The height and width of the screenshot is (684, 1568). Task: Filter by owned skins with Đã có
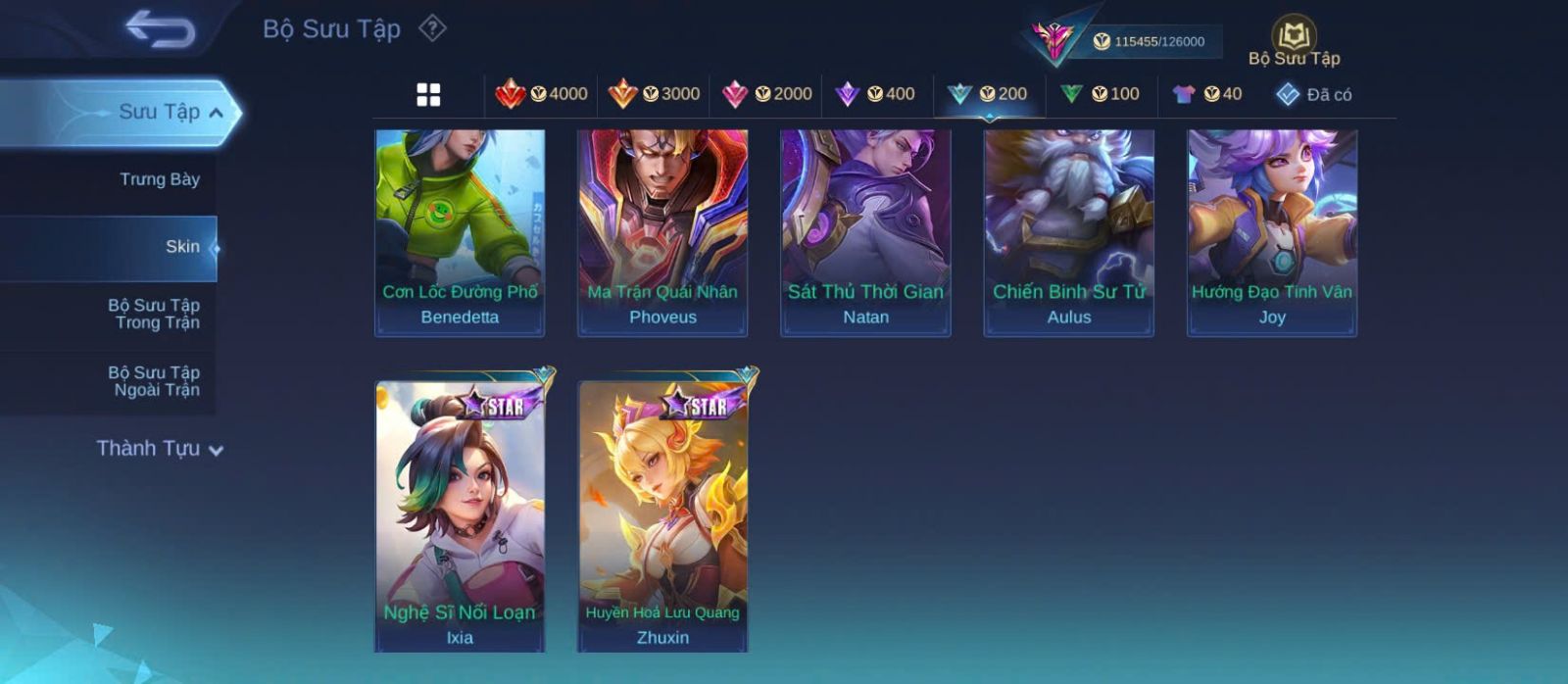[1314, 95]
